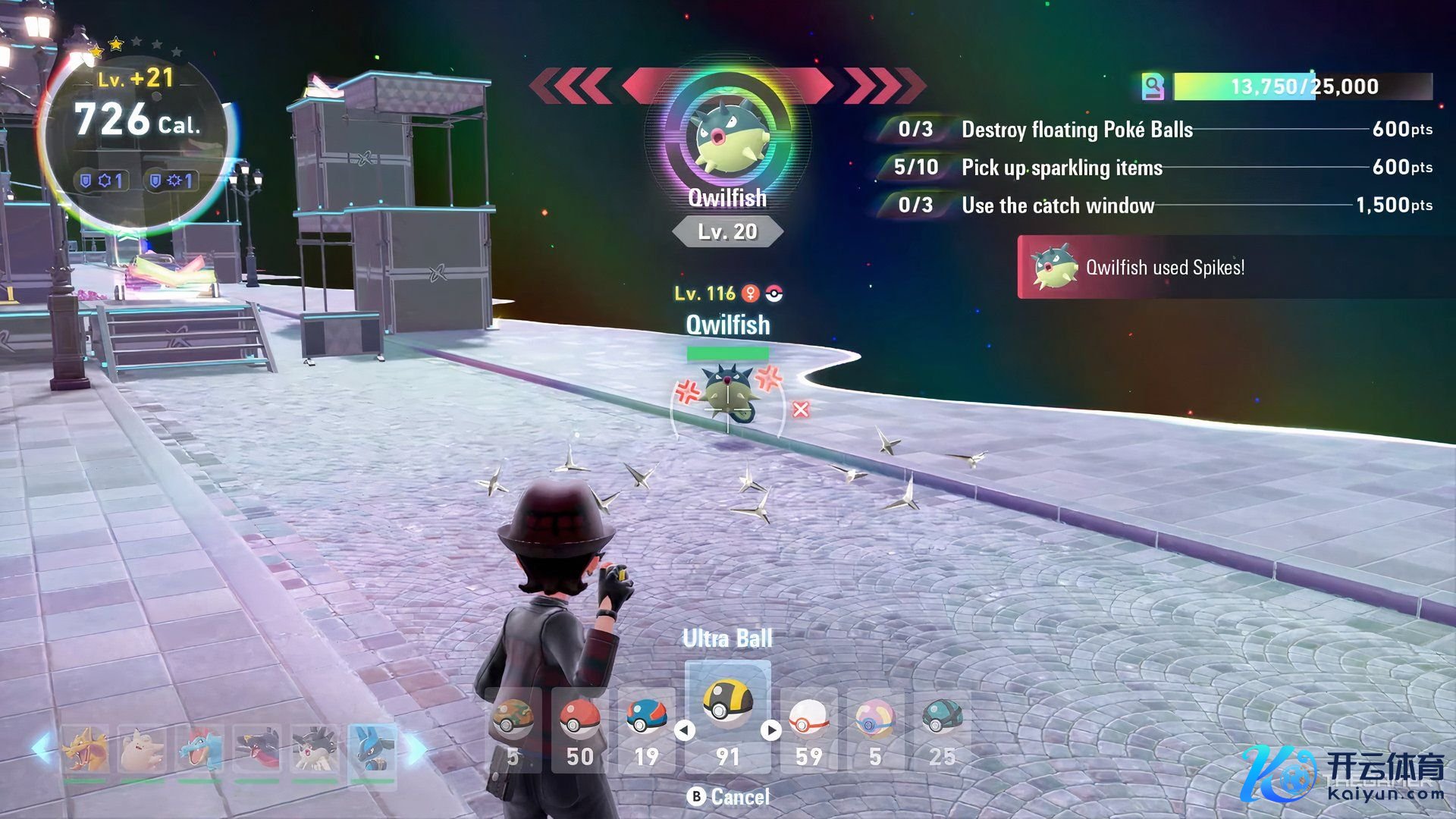Viewport: 1456px width, 819px height.
Task: Click the party bar's right arrow
Action: pyautogui.click(x=416, y=748)
